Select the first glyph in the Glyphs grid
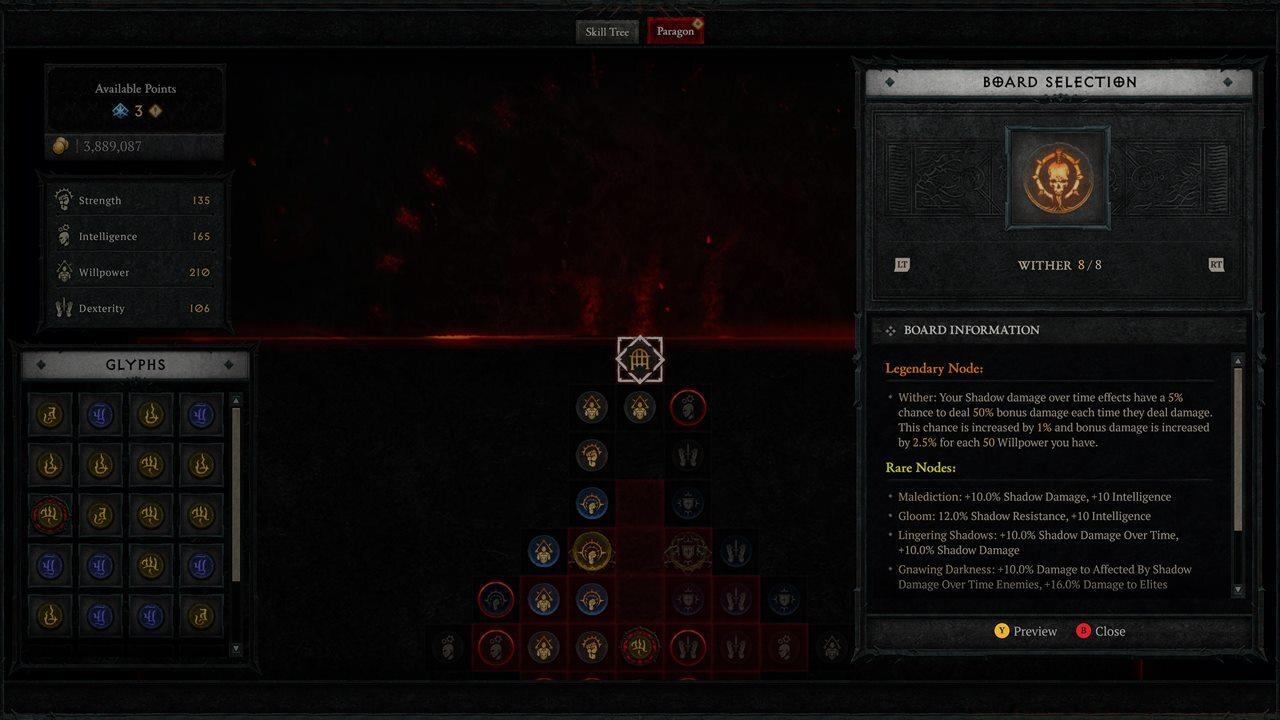1280x720 pixels. coord(50,413)
